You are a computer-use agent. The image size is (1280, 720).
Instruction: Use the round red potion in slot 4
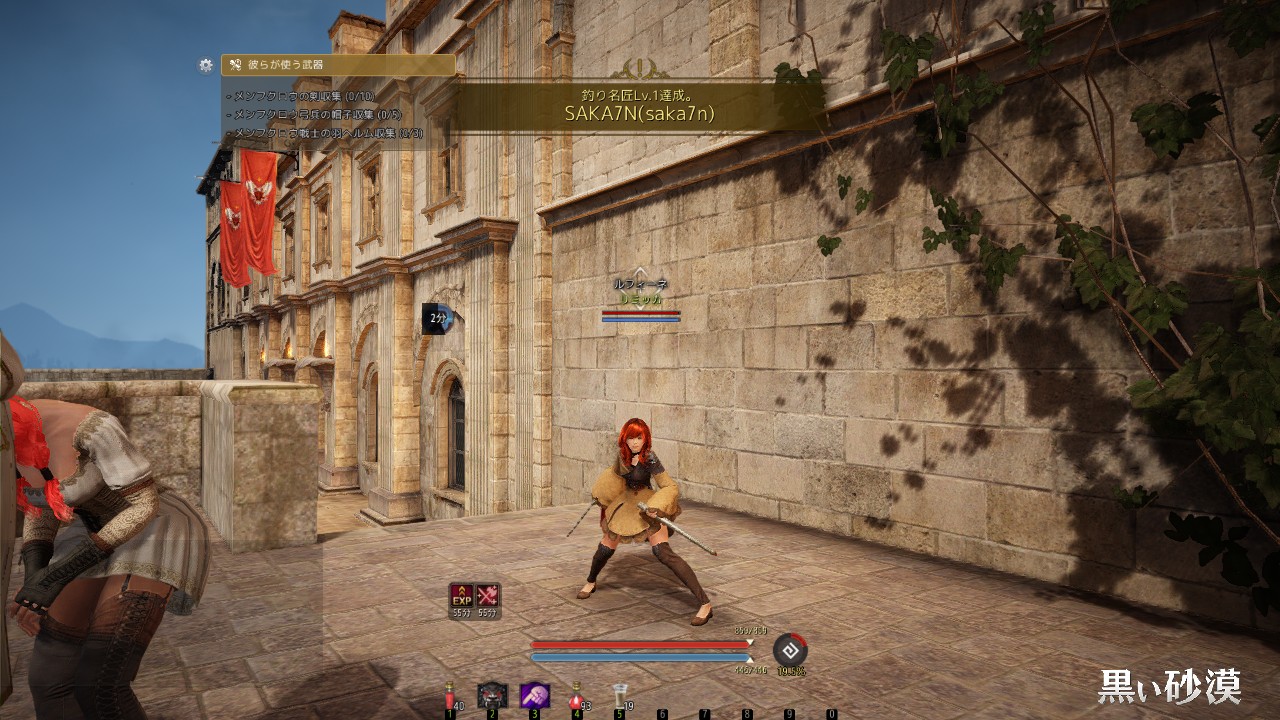[x=577, y=695]
